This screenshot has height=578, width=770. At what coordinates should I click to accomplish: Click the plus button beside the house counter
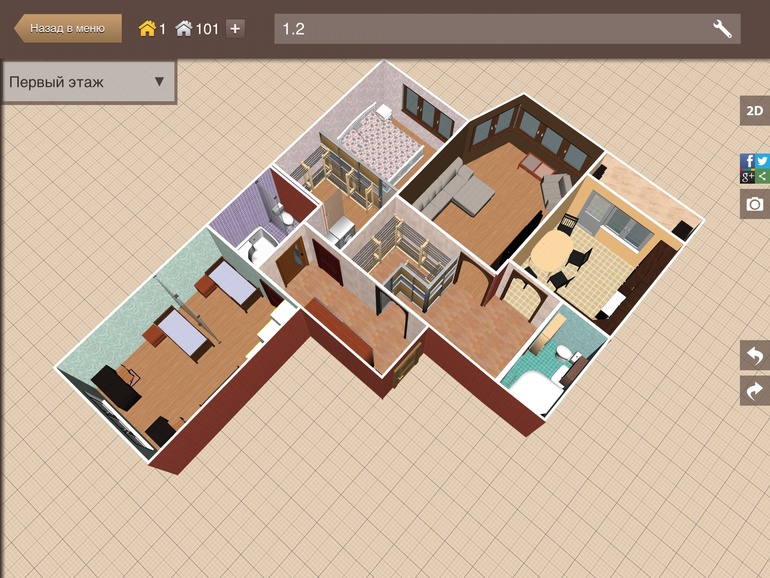coord(235,29)
